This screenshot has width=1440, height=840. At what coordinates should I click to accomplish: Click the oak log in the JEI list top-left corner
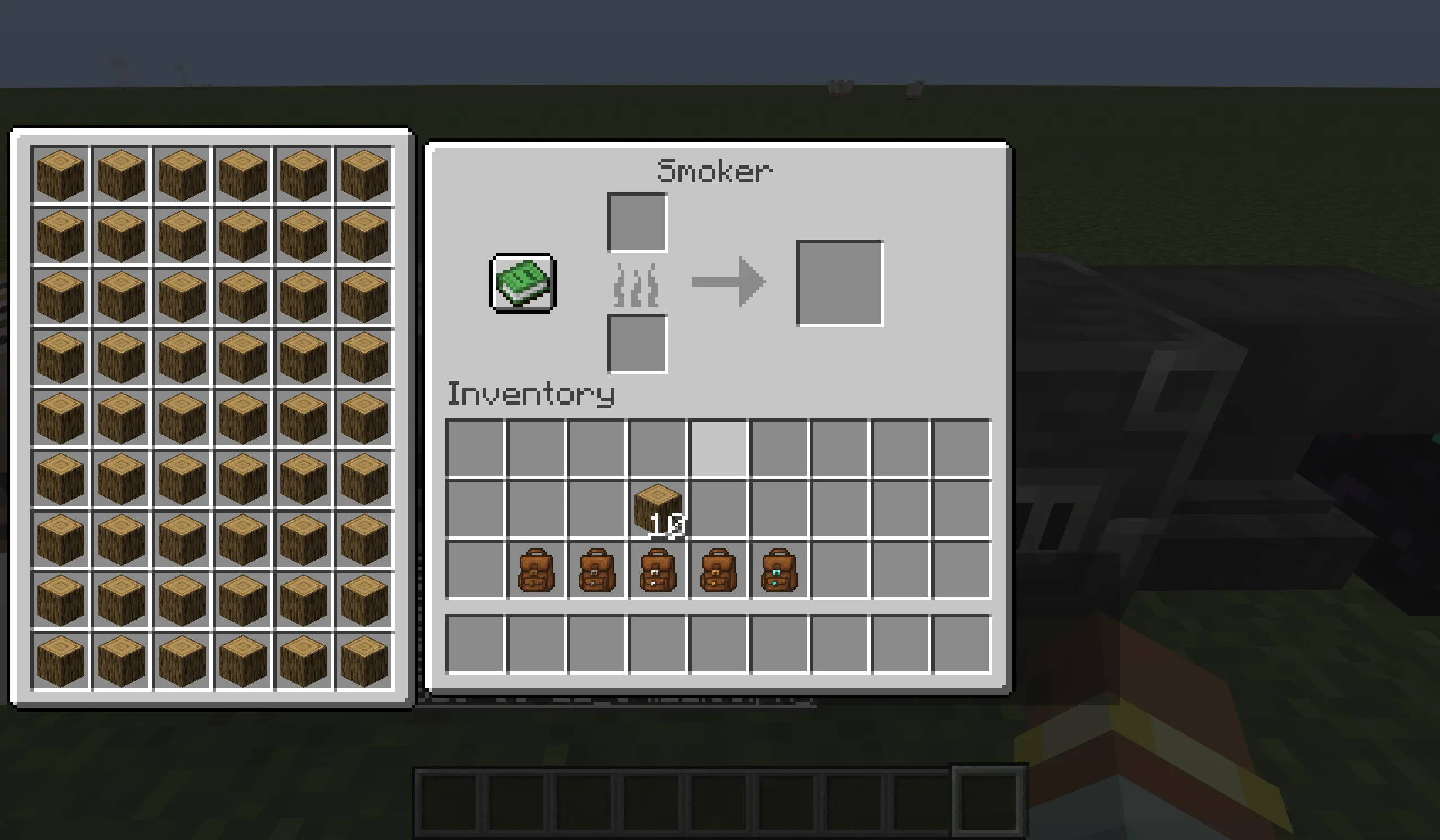coord(60,174)
